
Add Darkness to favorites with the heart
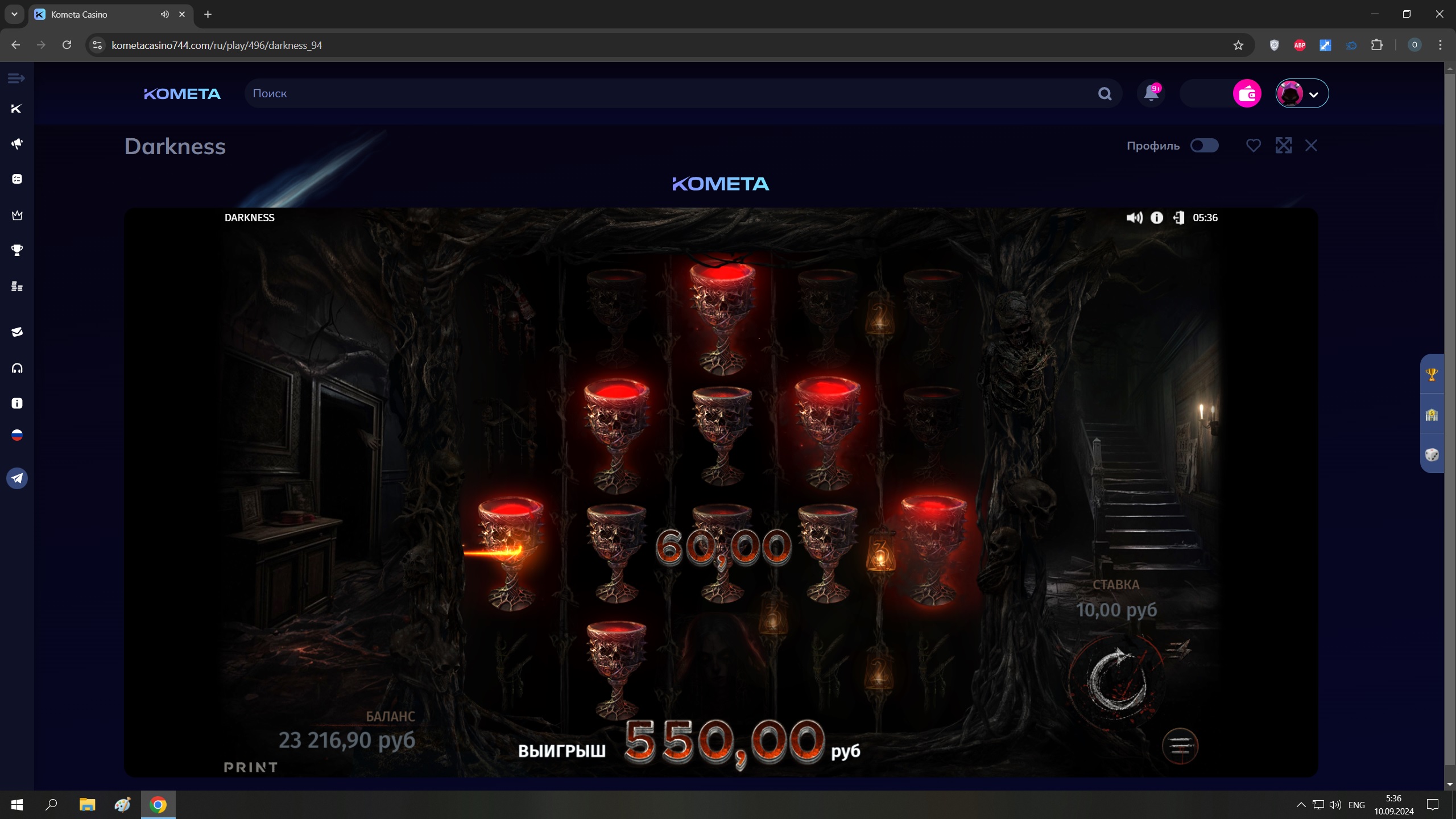pos(1253,146)
